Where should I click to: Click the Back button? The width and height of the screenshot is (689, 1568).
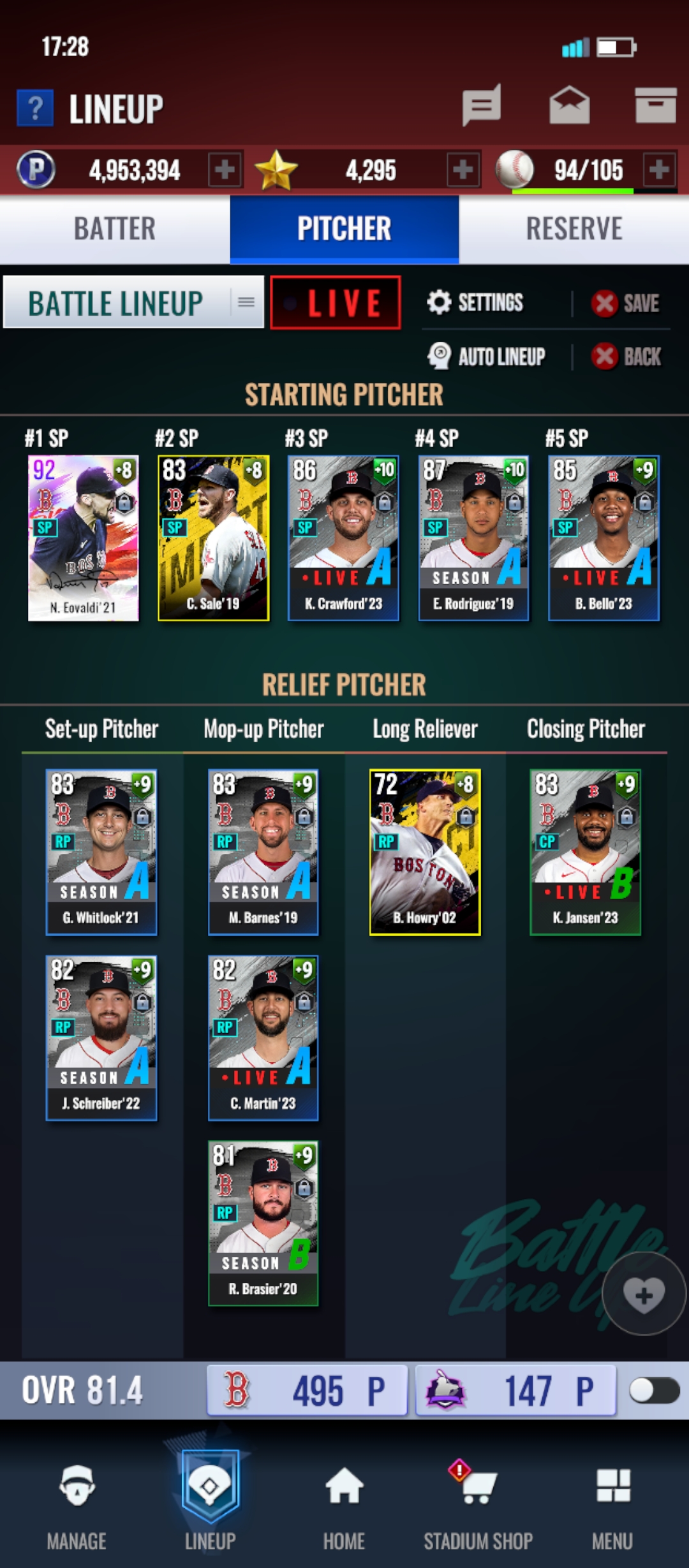pyautogui.click(x=627, y=356)
